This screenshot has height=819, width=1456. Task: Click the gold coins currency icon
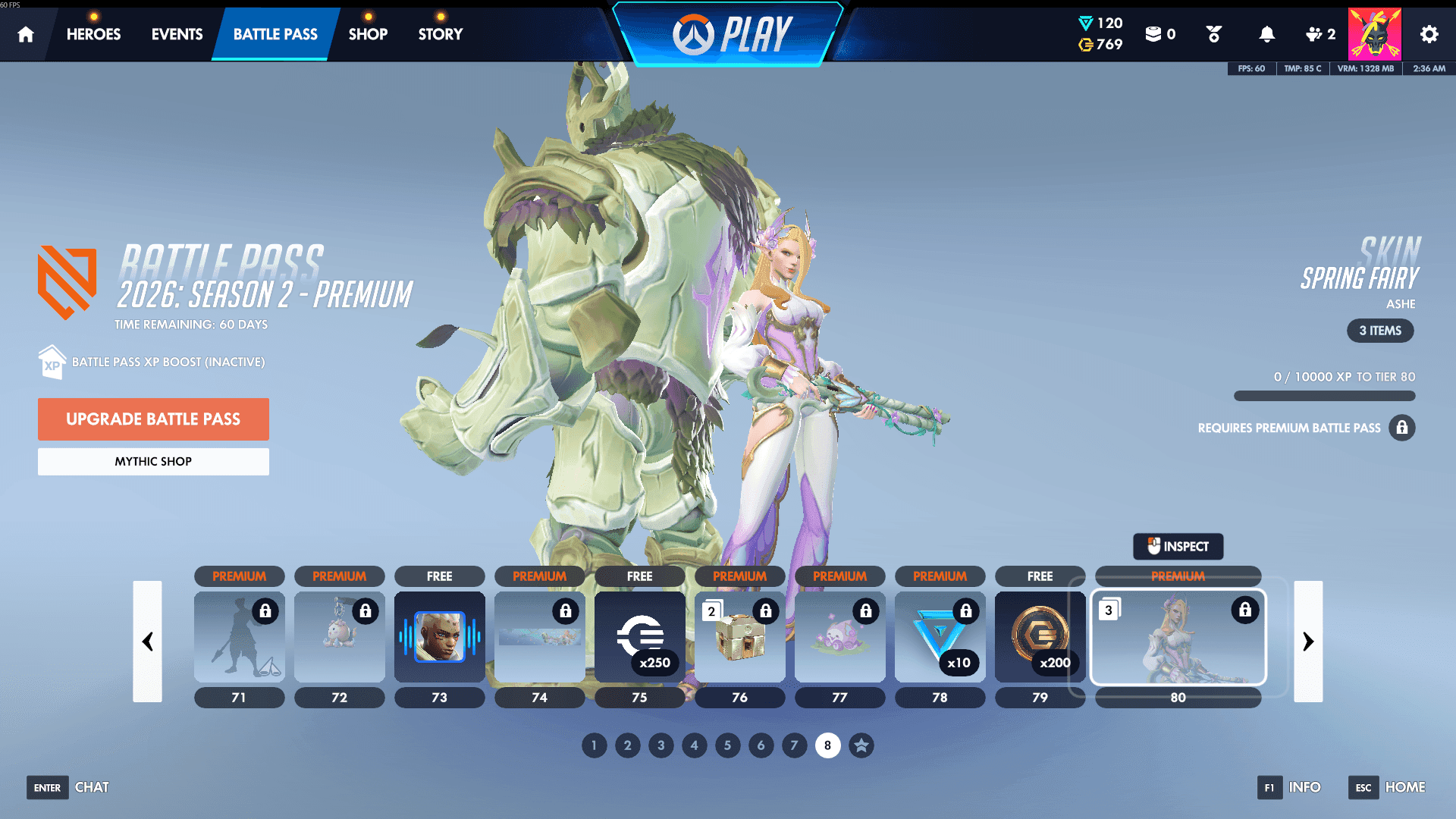[x=1087, y=45]
